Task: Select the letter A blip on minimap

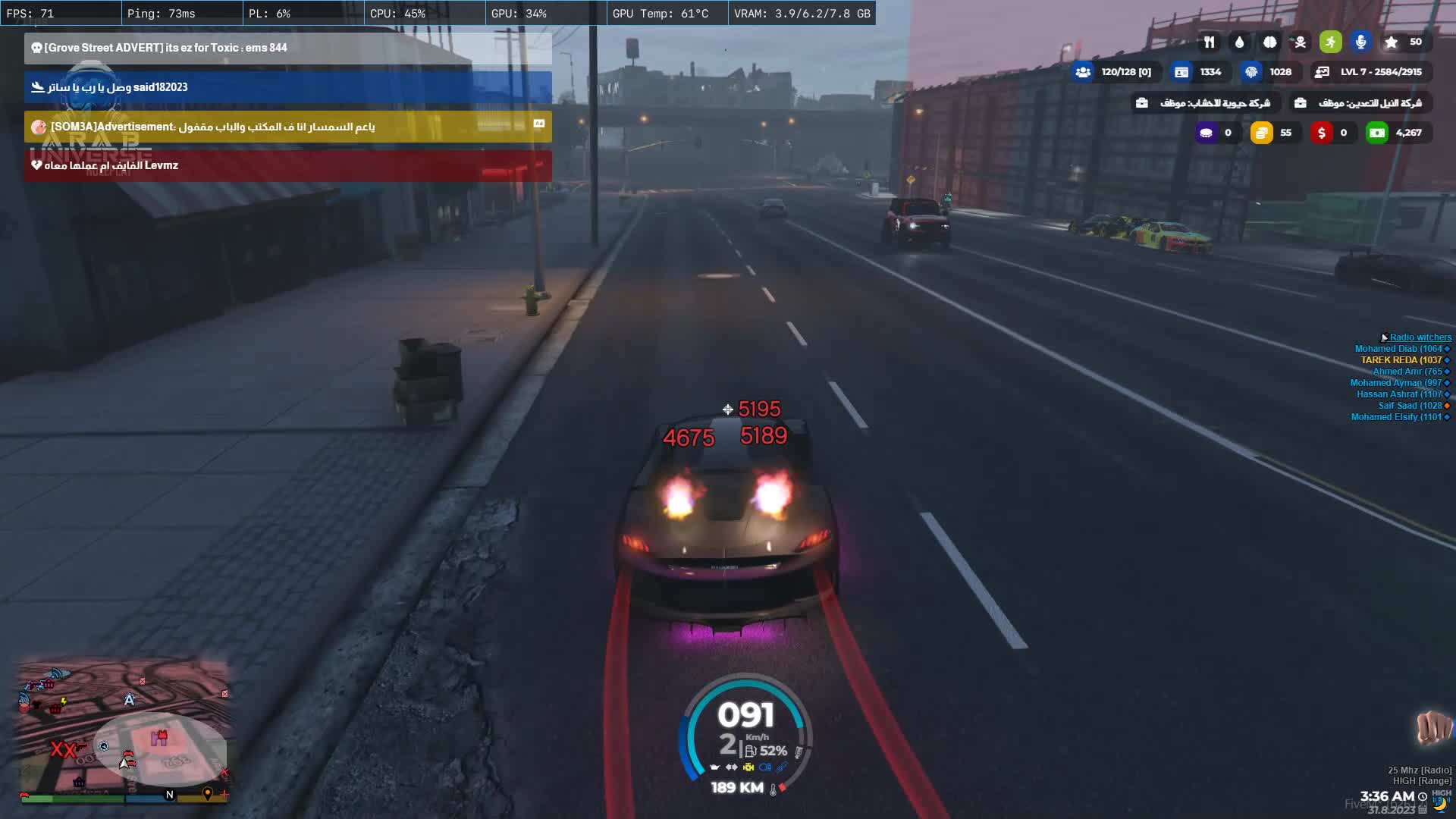Action: [x=129, y=700]
